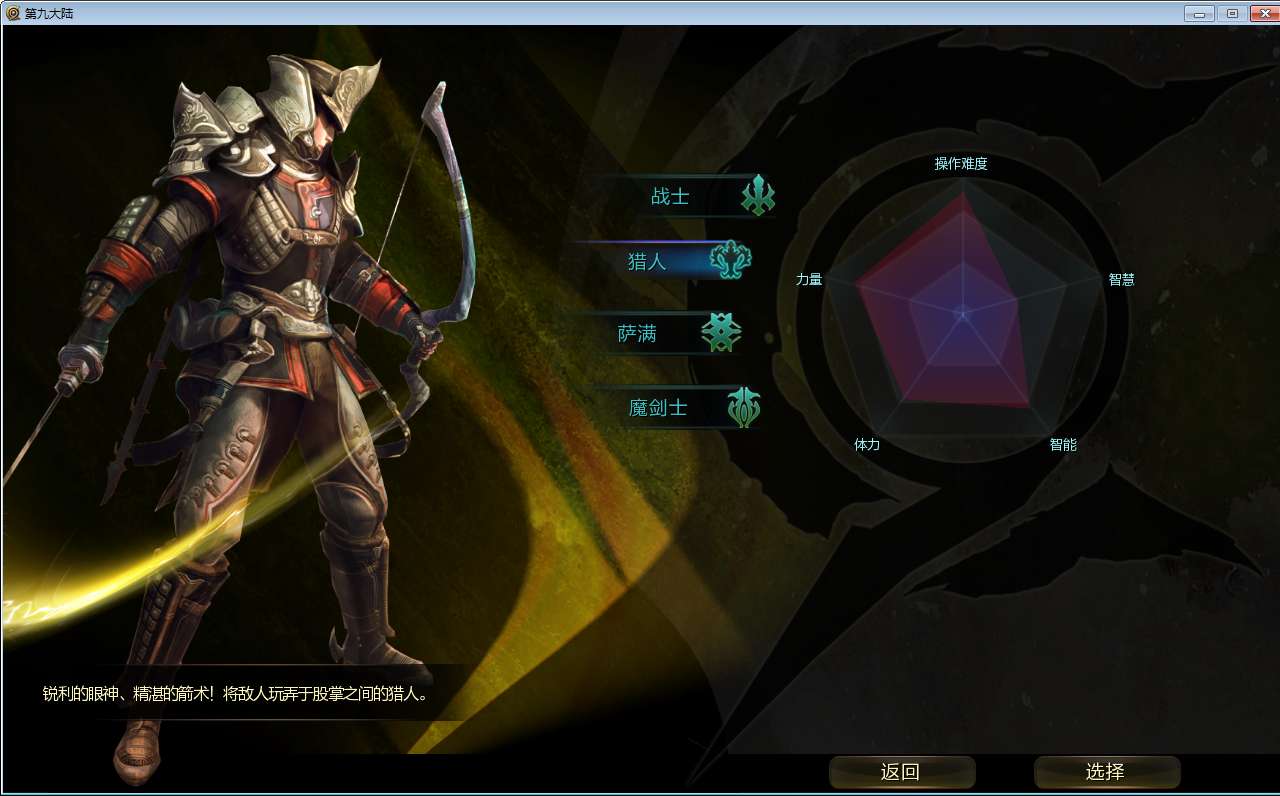Image resolution: width=1280 pixels, height=796 pixels.
Task: Click the ornate blade master sigil
Action: pyautogui.click(x=744, y=407)
